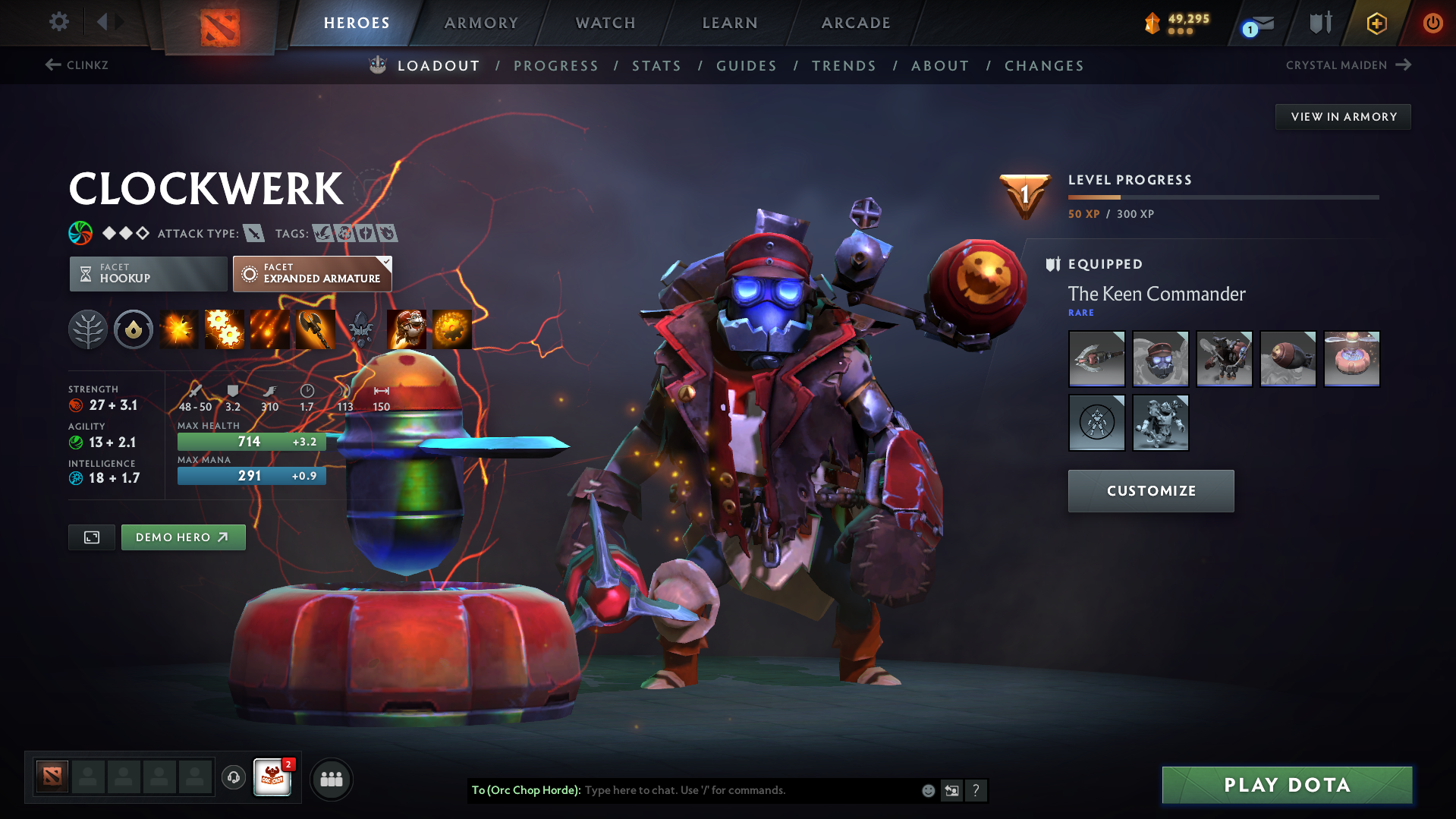Select the Power Cogs ability icon

click(225, 329)
